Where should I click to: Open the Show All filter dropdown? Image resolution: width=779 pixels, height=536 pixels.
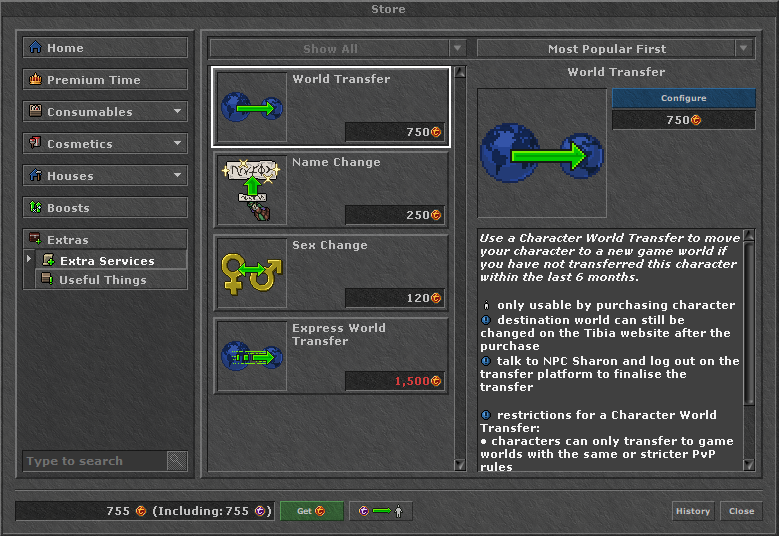pyautogui.click(x=338, y=49)
